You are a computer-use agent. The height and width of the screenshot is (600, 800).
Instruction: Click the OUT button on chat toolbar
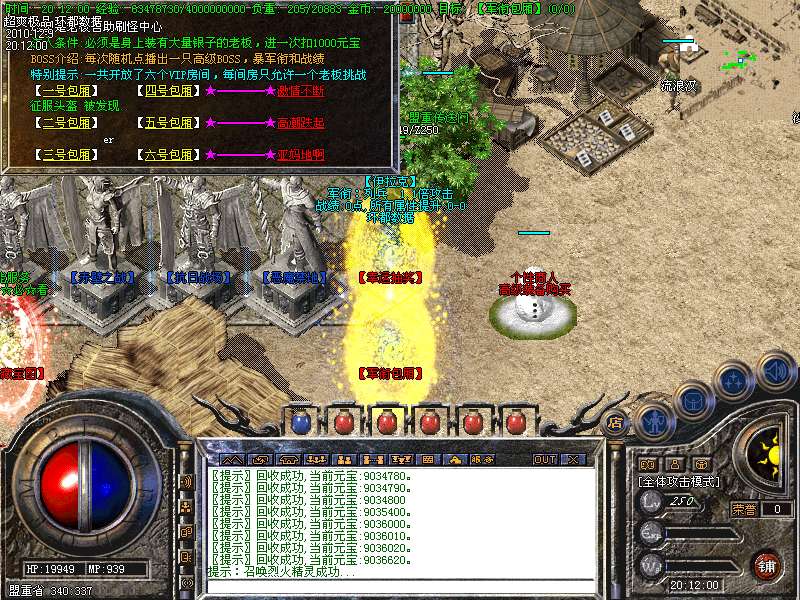click(544, 459)
